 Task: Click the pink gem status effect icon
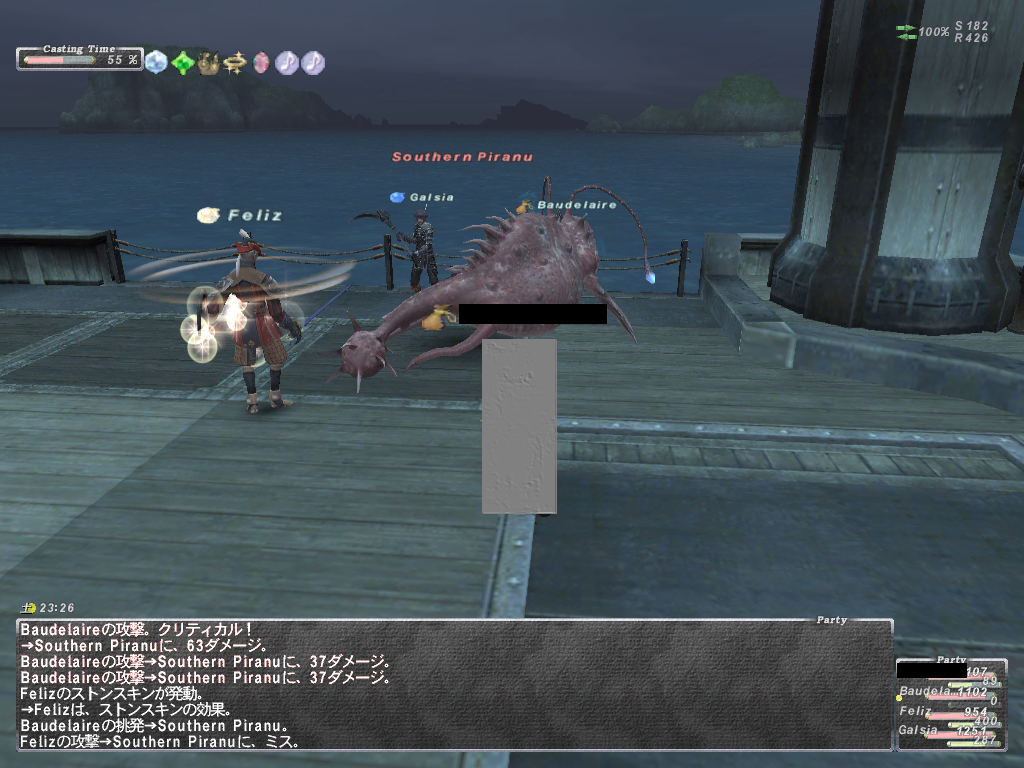coord(261,62)
